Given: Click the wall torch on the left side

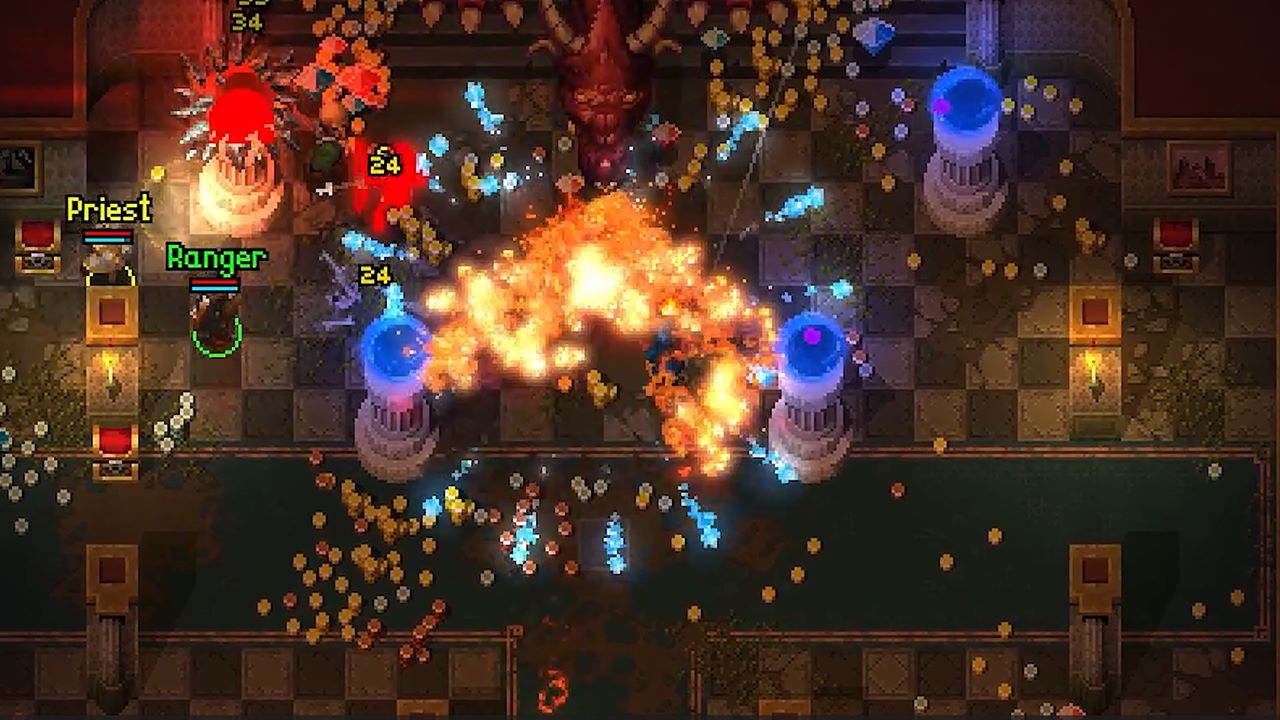Looking at the screenshot, I should pyautogui.click(x=110, y=372).
